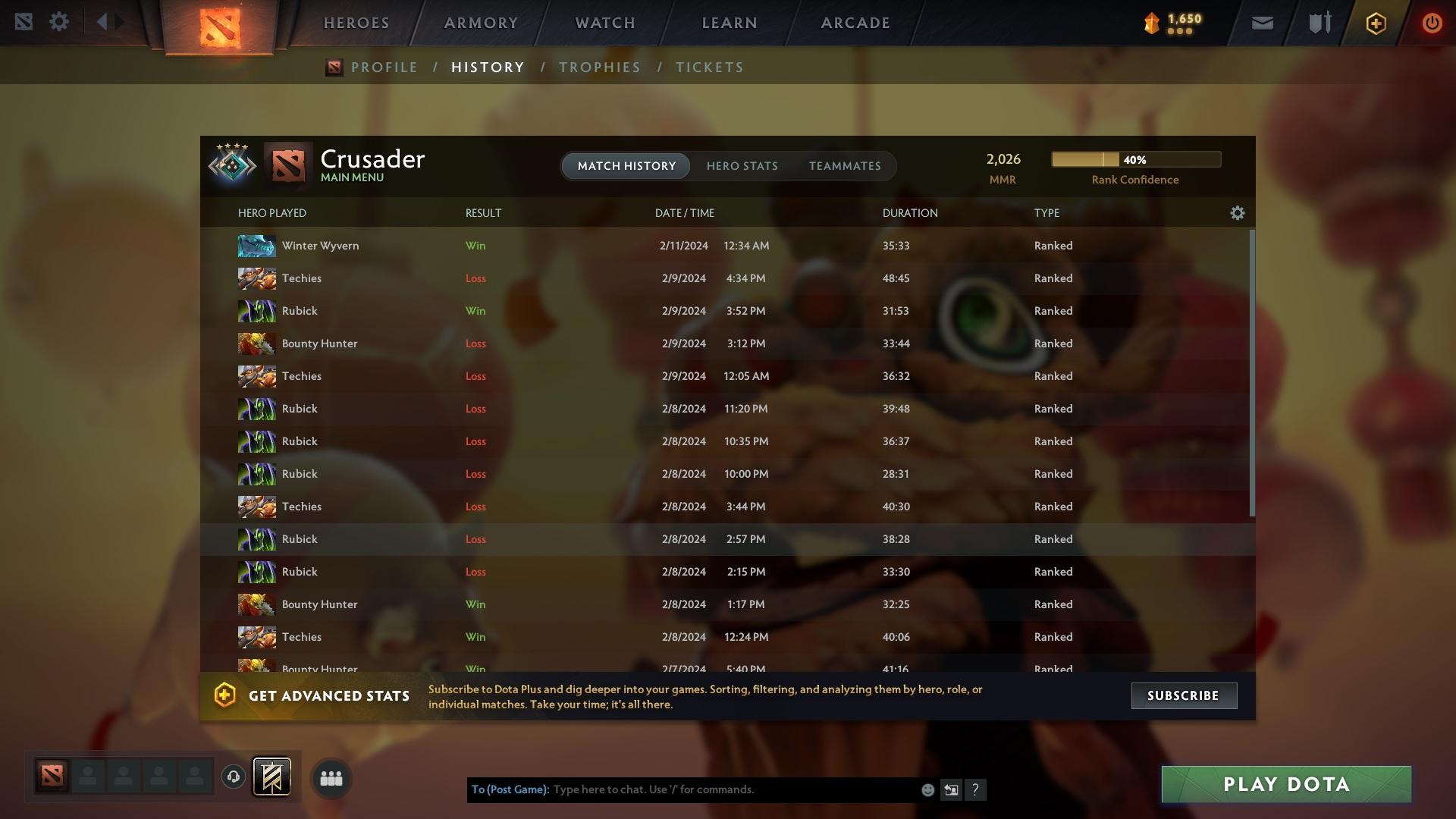Image resolution: width=1456 pixels, height=819 pixels.
Task: Open the TROPHIES section
Action: (600, 67)
